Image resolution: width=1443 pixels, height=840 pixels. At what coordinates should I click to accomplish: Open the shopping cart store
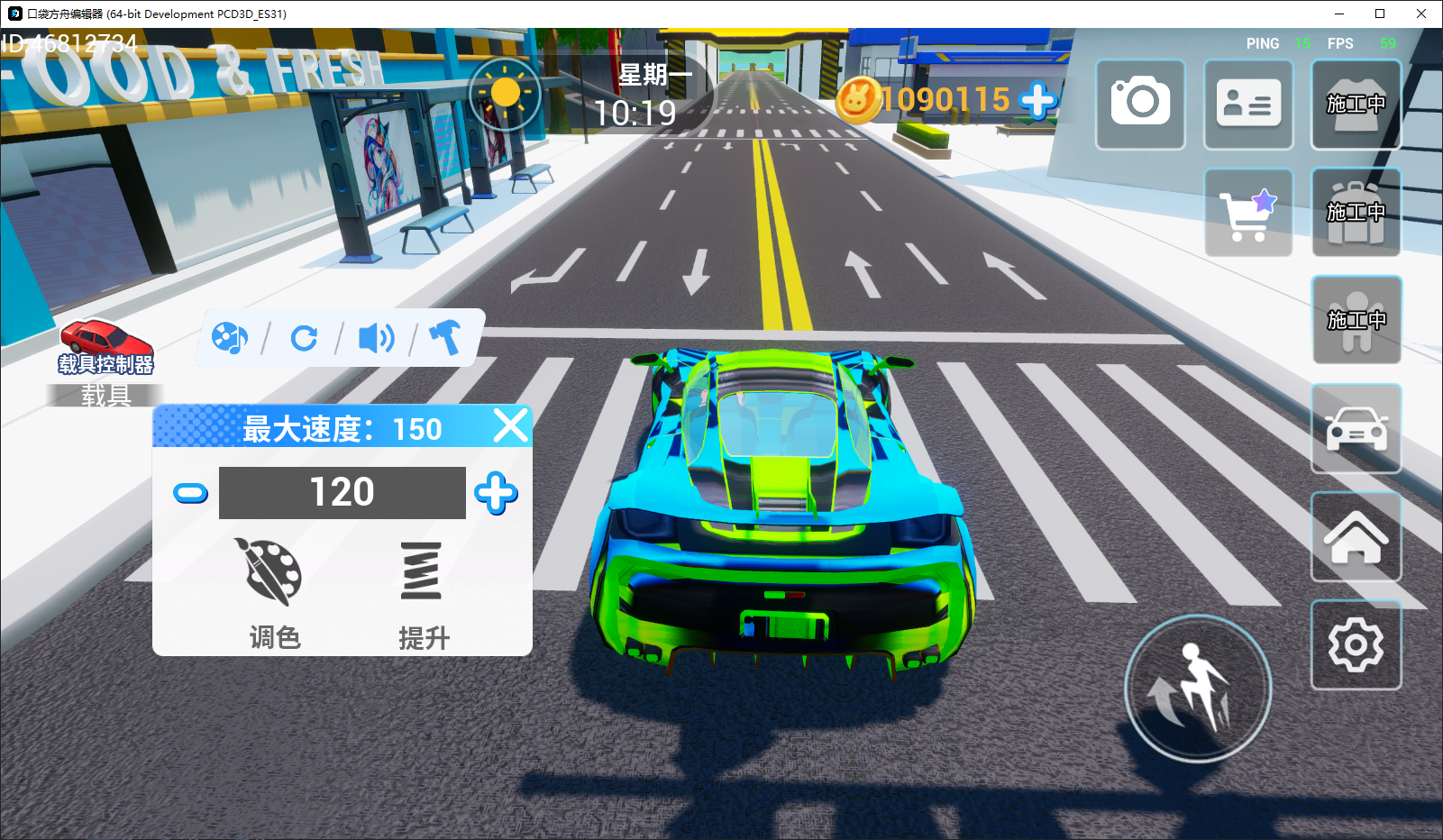click(1248, 213)
